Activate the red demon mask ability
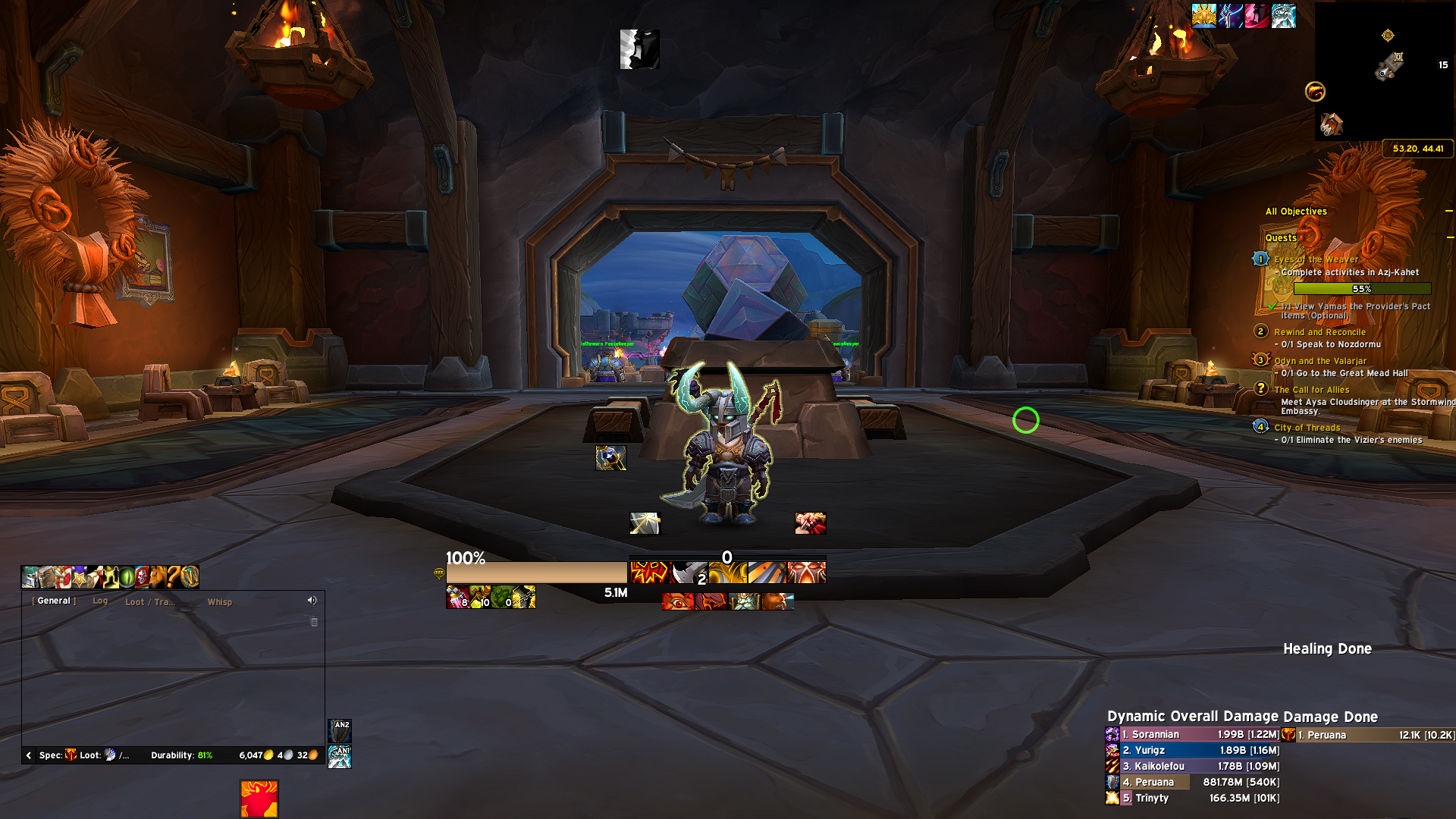1456x819 pixels. (807, 573)
